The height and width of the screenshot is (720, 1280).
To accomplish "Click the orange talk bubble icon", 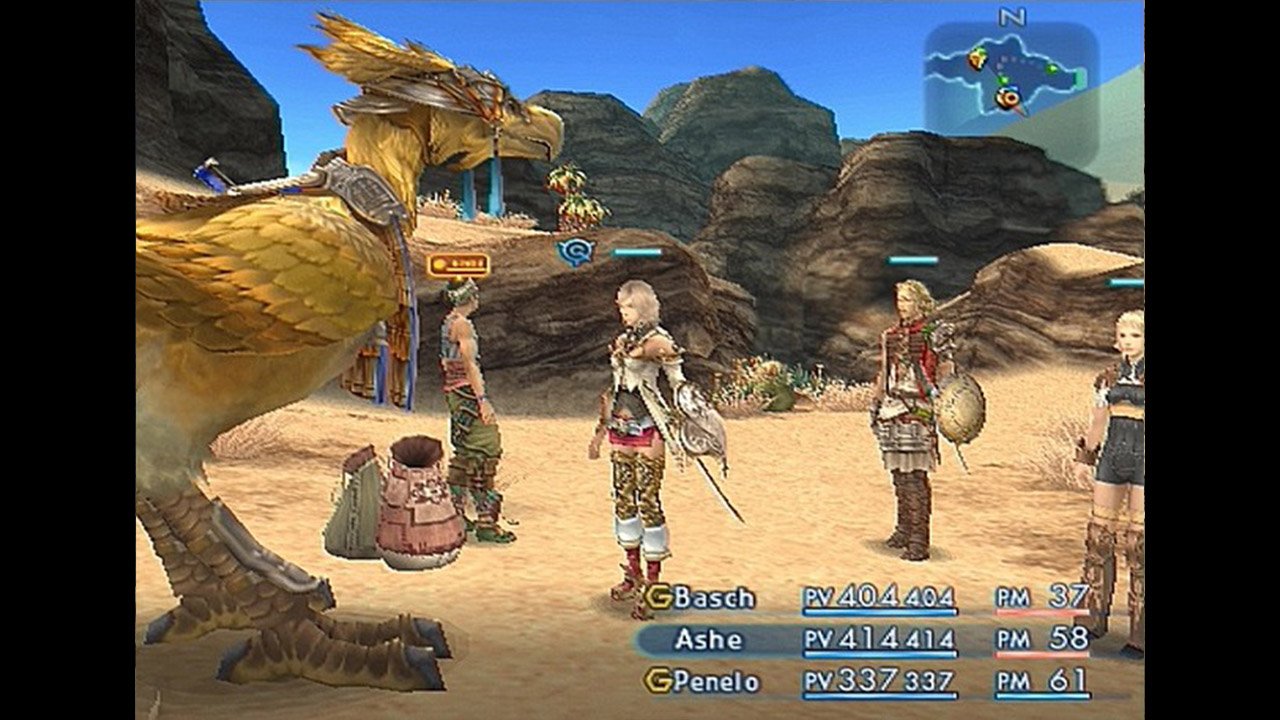I will point(458,265).
